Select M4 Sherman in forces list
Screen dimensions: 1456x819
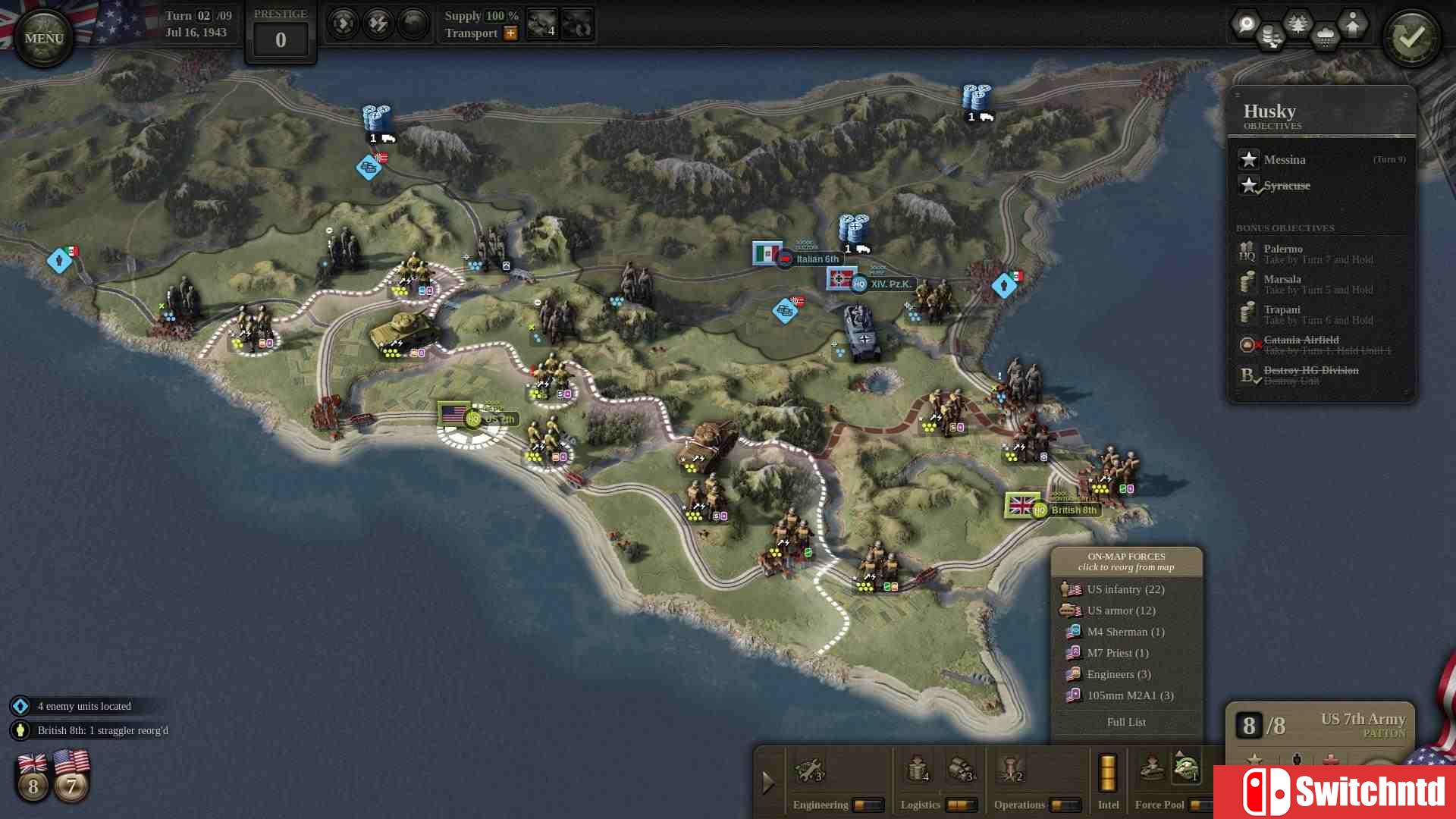(1125, 632)
